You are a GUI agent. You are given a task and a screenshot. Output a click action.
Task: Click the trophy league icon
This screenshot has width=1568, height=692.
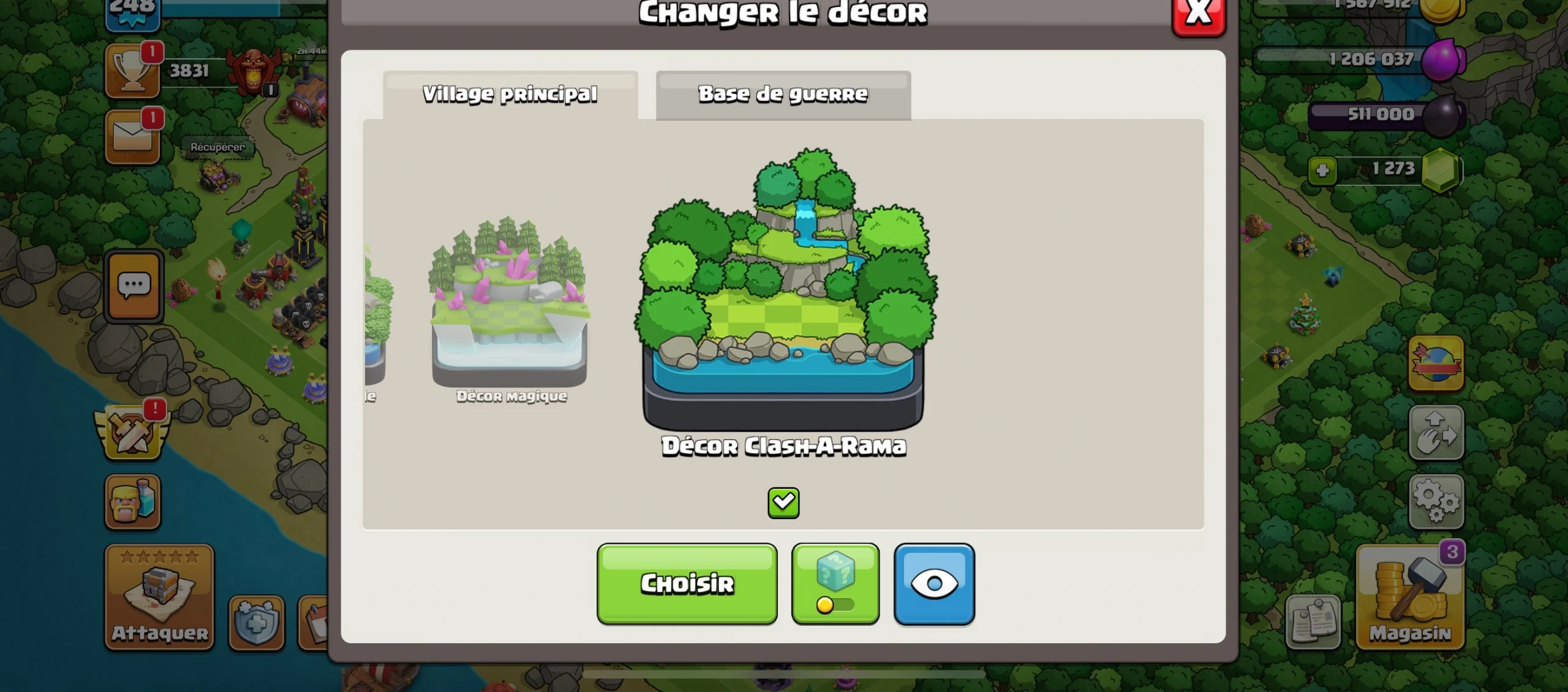[x=132, y=72]
